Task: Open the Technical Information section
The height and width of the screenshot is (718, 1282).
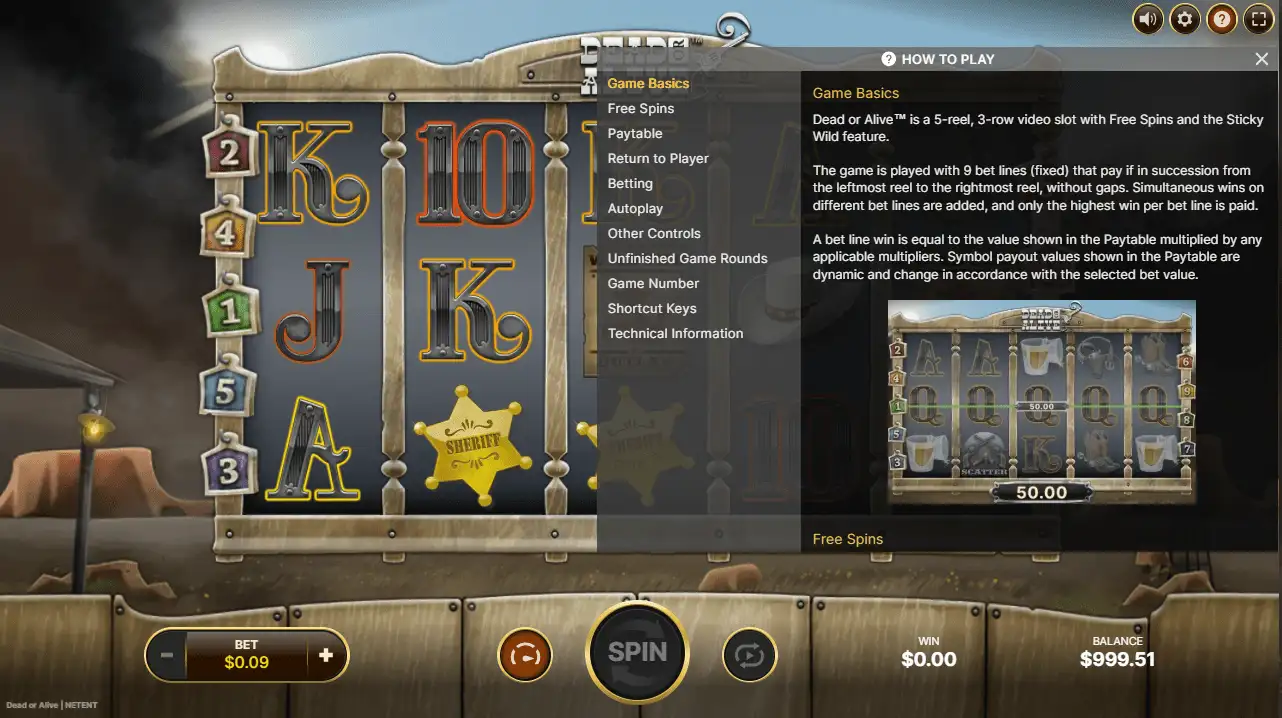Action: (x=675, y=333)
